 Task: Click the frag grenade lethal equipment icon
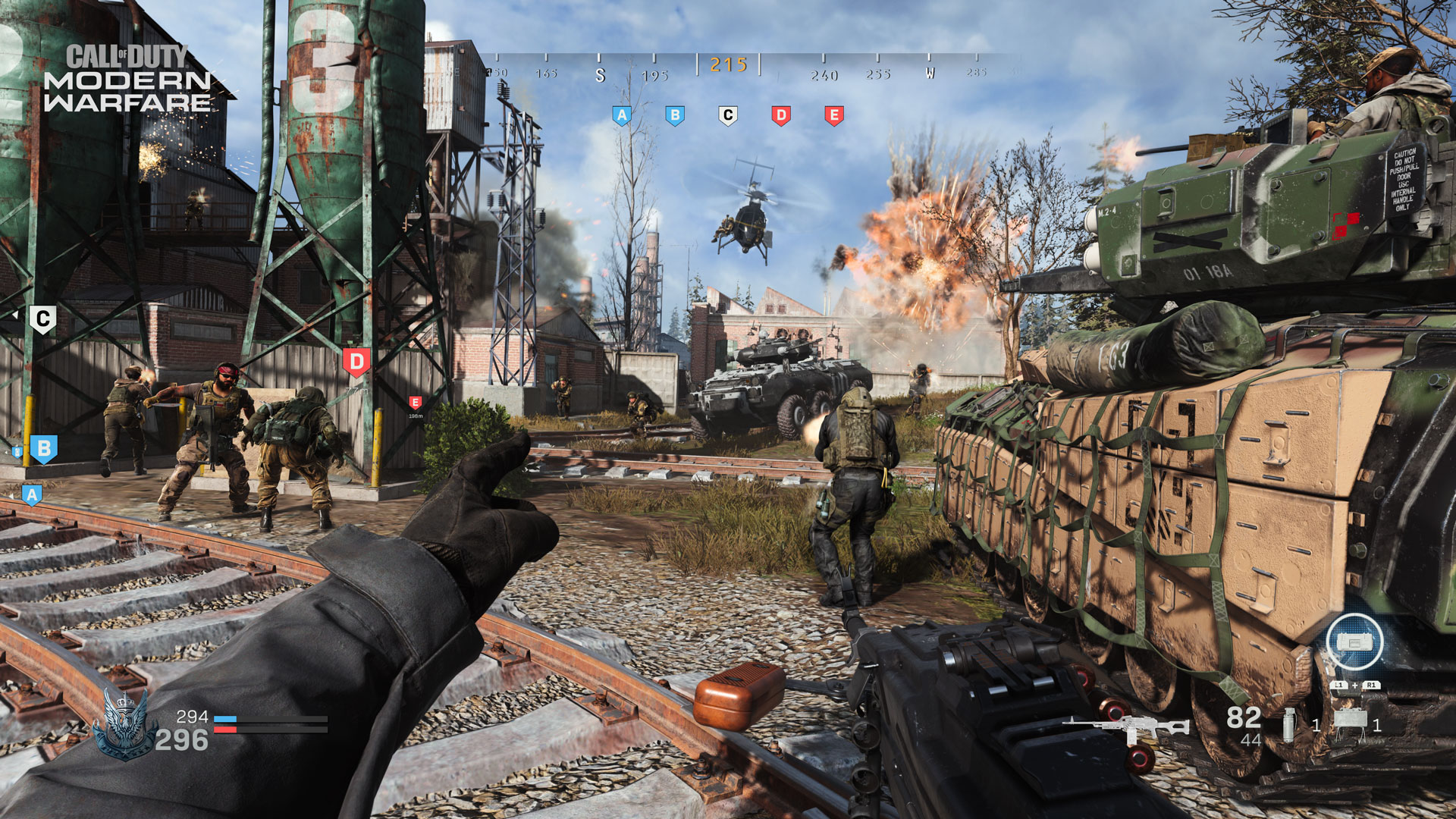pos(1289,724)
